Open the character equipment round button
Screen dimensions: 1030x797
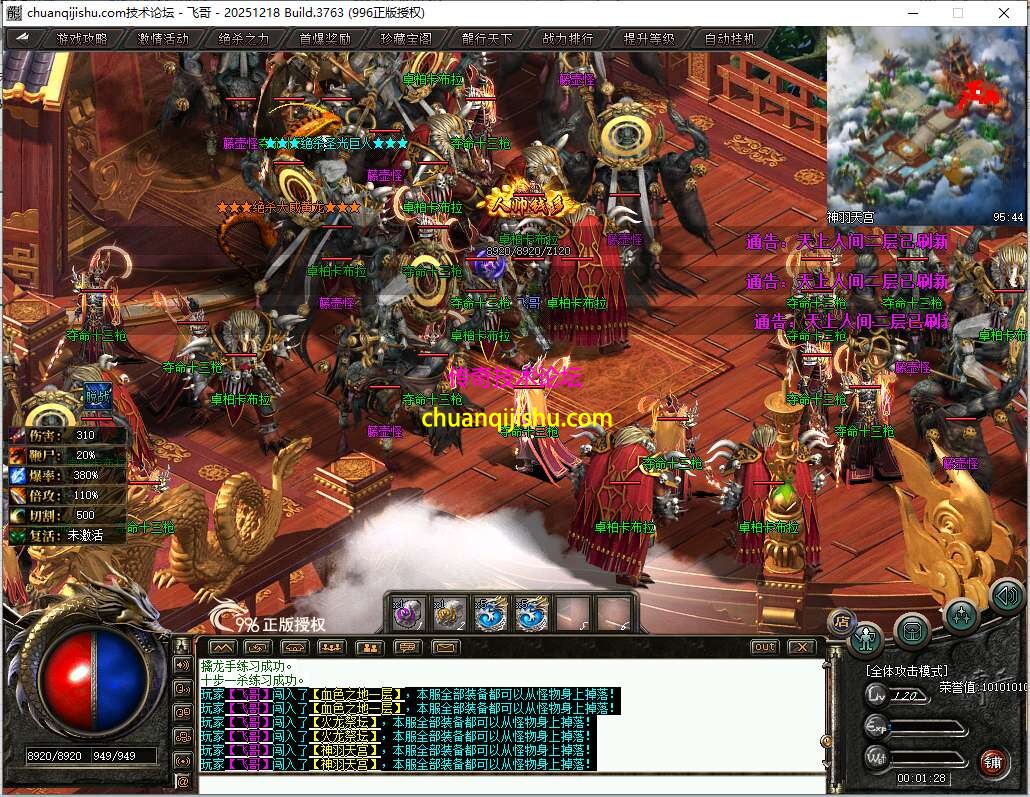pyautogui.click(x=866, y=637)
